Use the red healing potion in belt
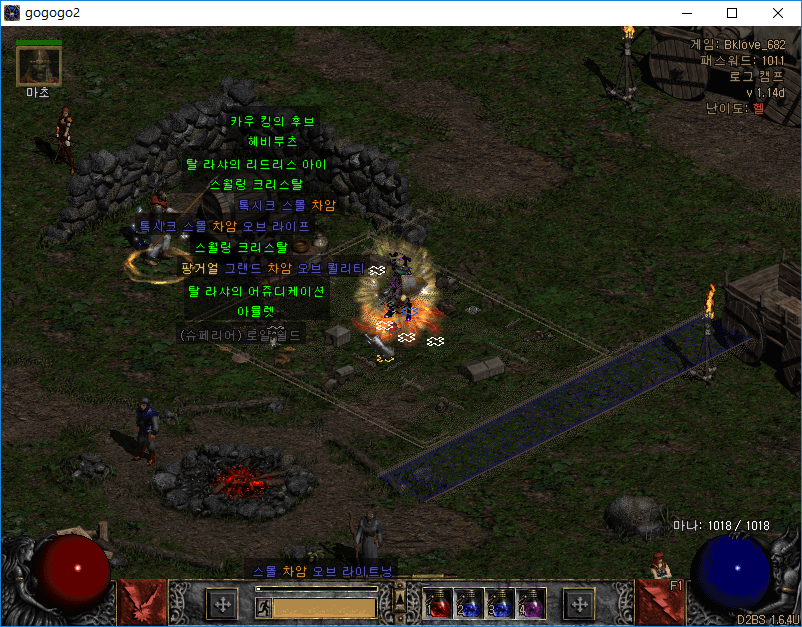The height and width of the screenshot is (627, 802). point(438,604)
